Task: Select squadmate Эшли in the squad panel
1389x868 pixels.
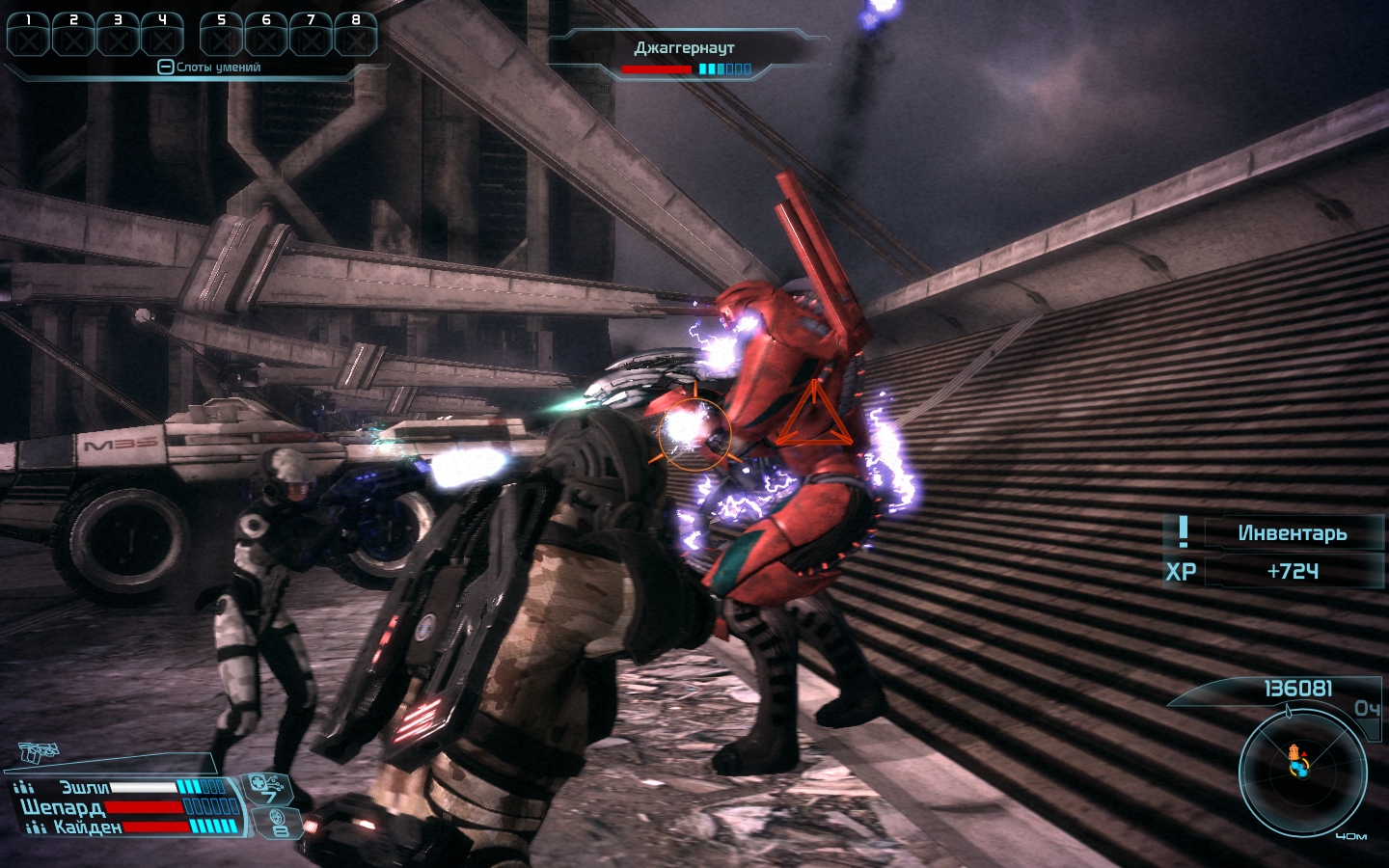Action: pos(85,788)
